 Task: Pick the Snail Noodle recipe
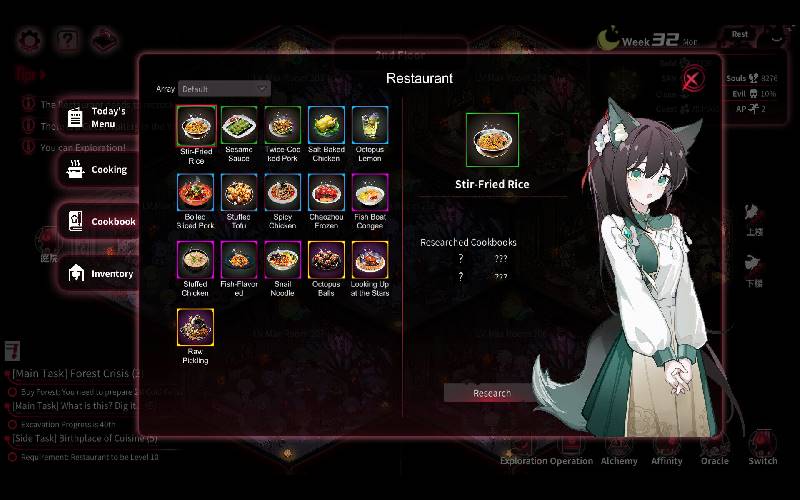[283, 260]
